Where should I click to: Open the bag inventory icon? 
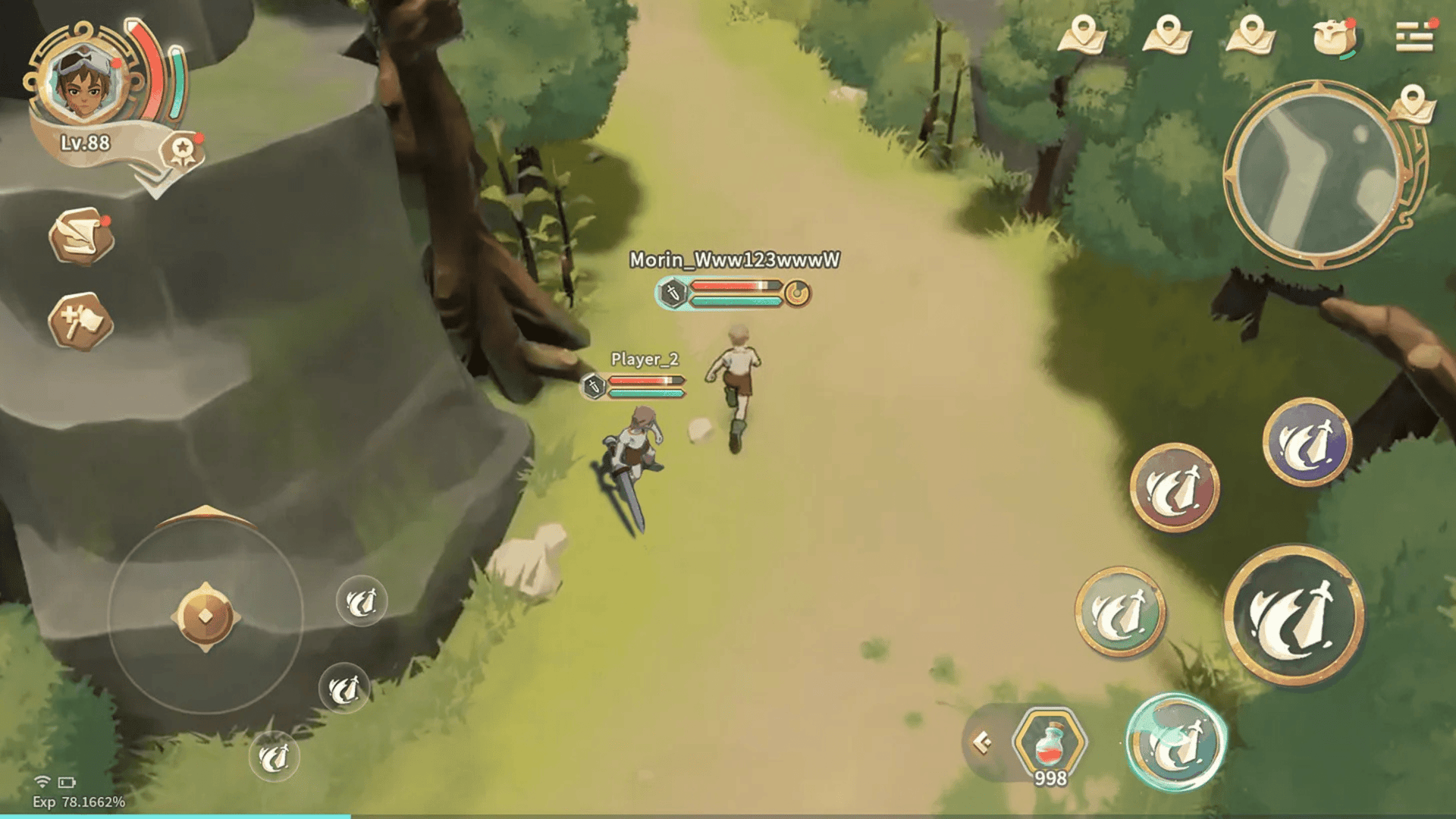(1334, 36)
